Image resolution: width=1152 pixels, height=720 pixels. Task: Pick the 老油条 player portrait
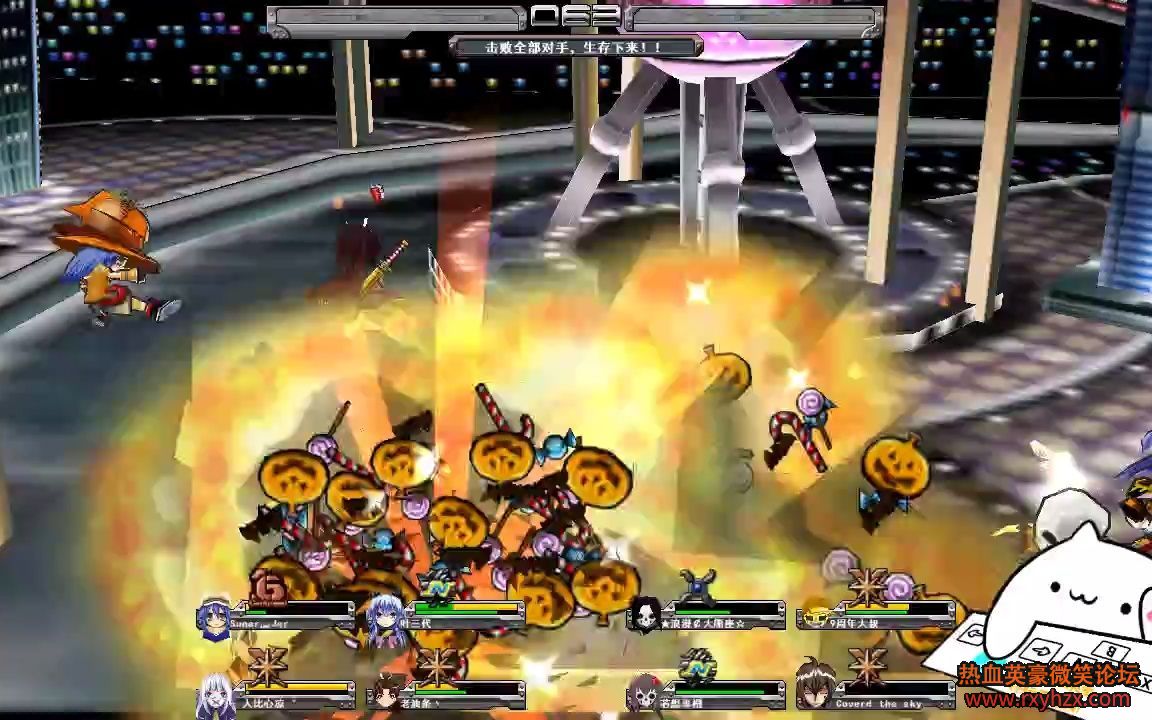pyautogui.click(x=385, y=692)
